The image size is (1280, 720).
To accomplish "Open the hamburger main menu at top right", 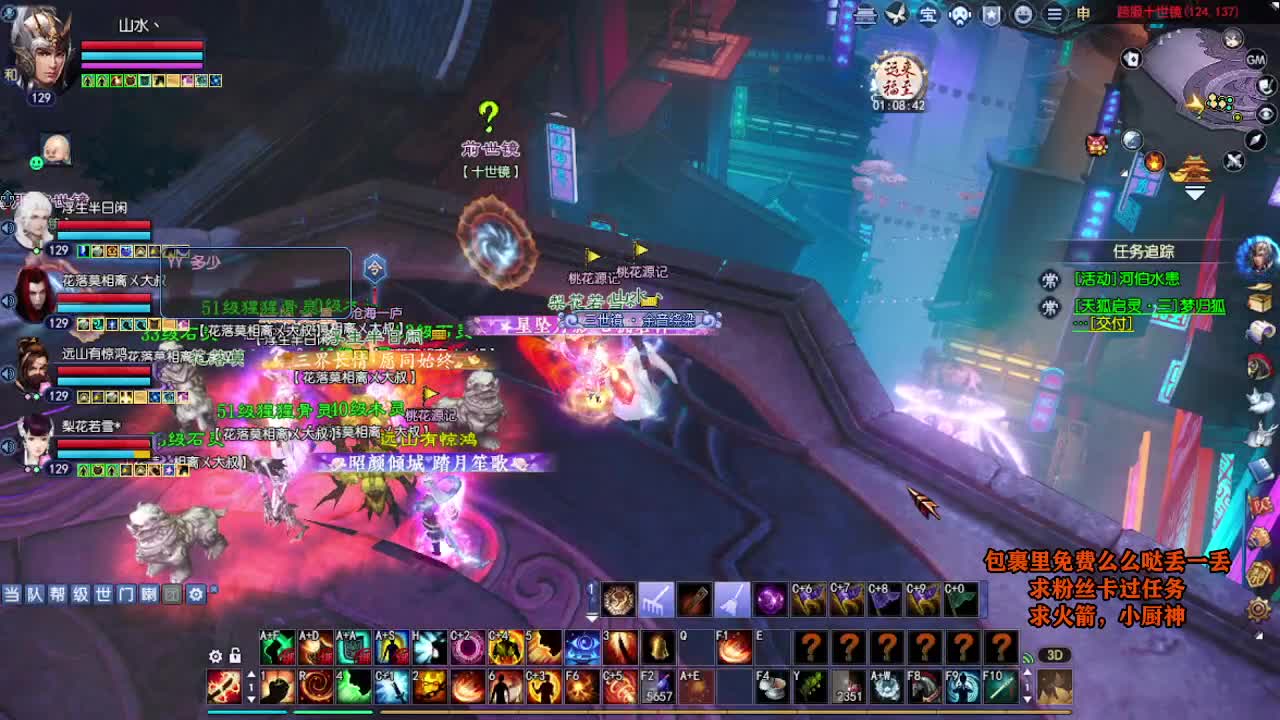I will click(1055, 16).
